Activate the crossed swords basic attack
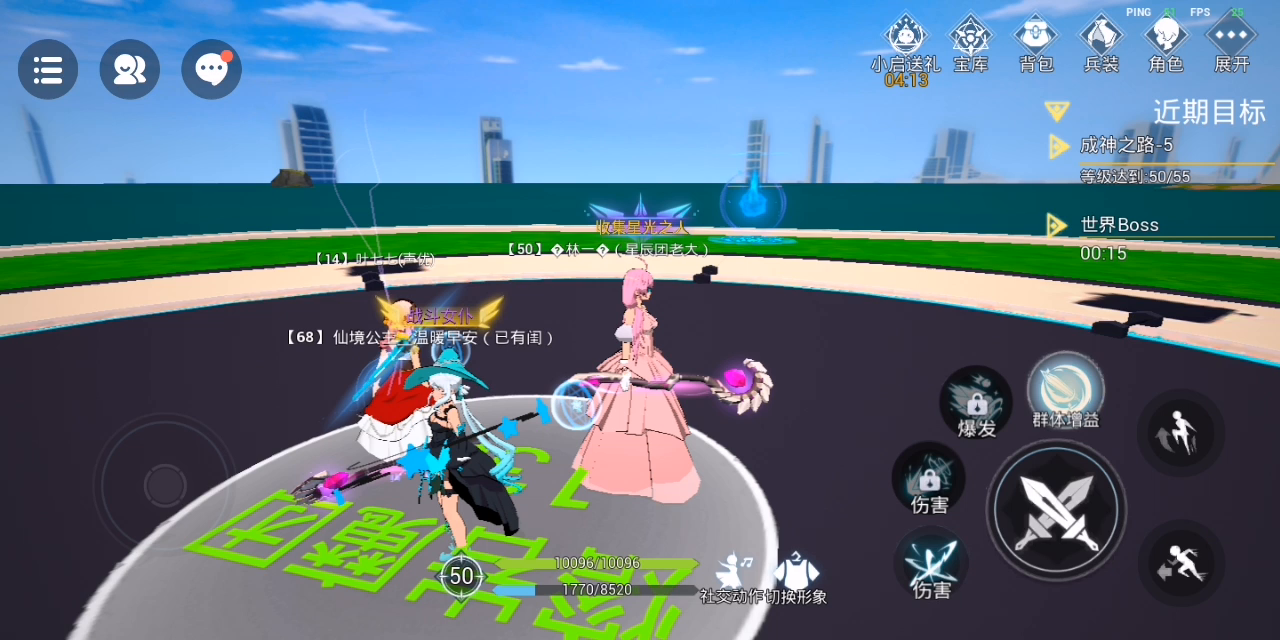The image size is (1280, 640). pos(1056,510)
